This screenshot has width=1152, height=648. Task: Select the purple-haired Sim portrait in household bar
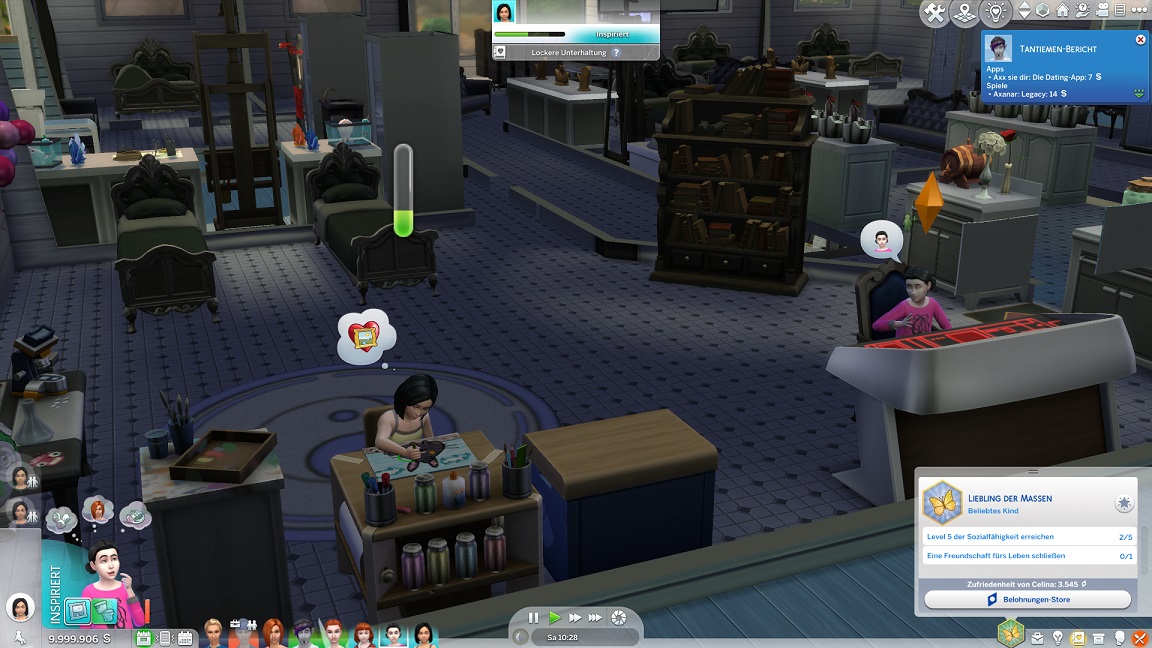[303, 634]
